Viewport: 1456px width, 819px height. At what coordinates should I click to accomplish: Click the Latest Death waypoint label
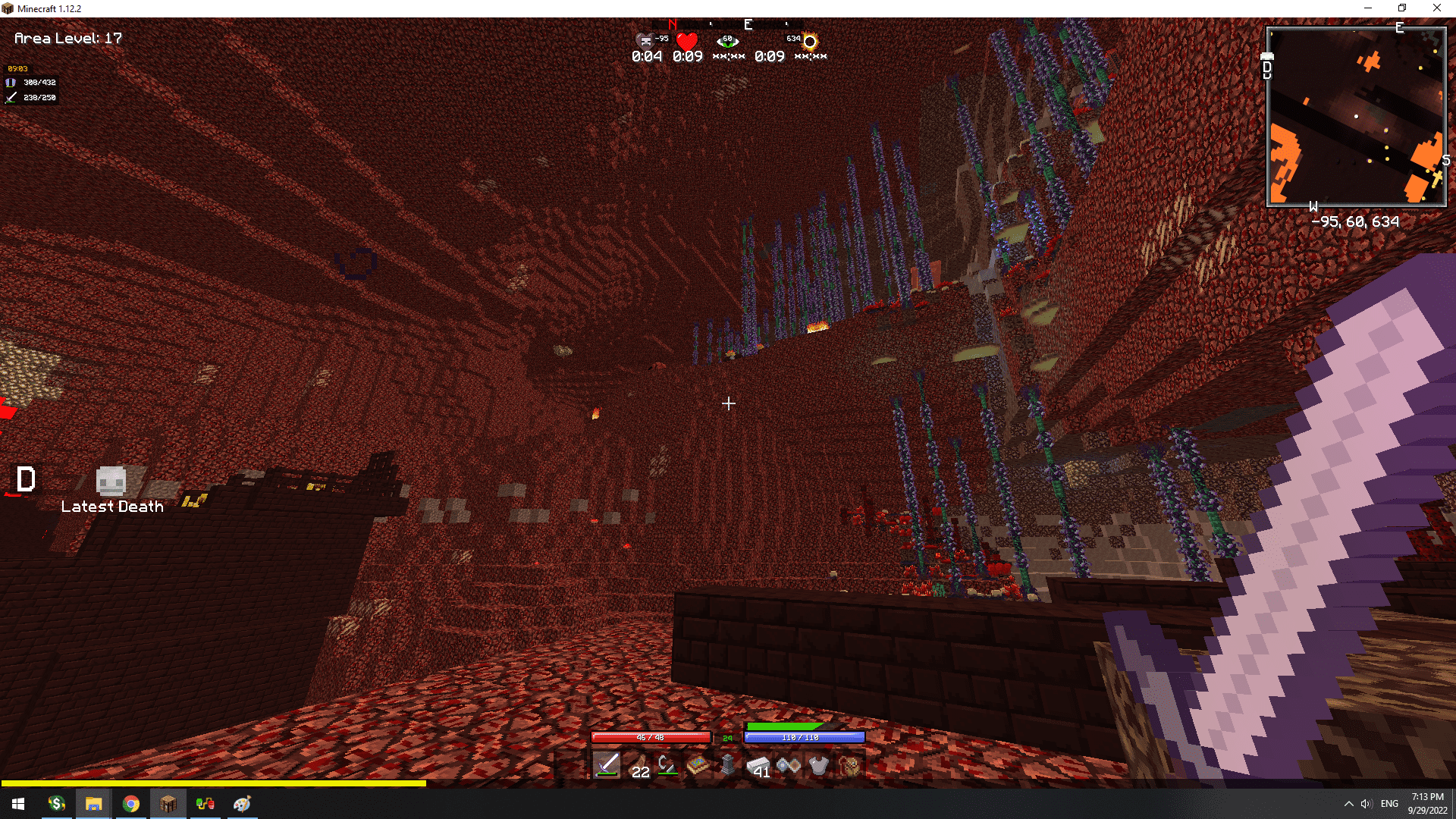(112, 507)
